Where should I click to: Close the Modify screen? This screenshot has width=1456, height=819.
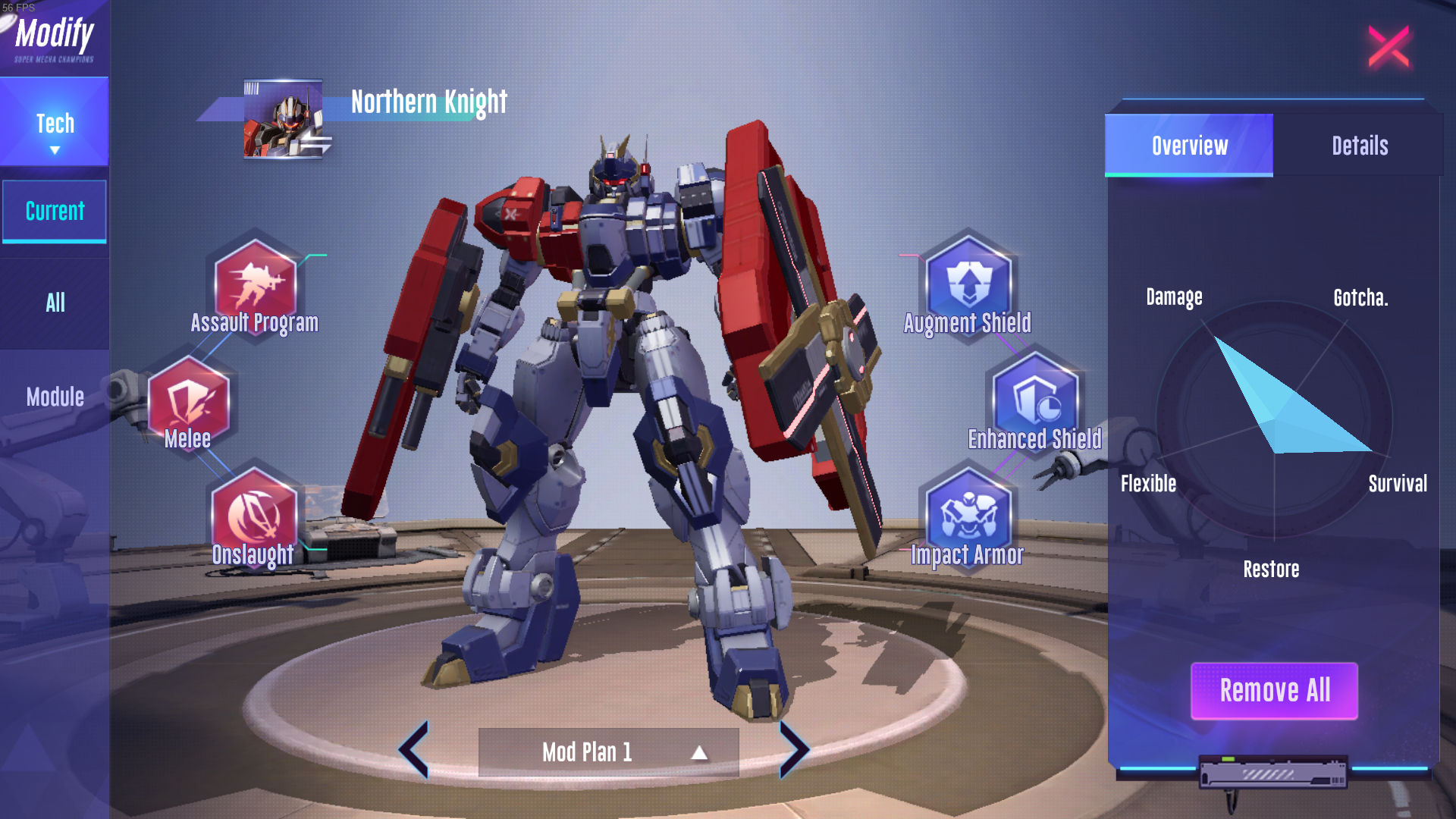point(1389,47)
